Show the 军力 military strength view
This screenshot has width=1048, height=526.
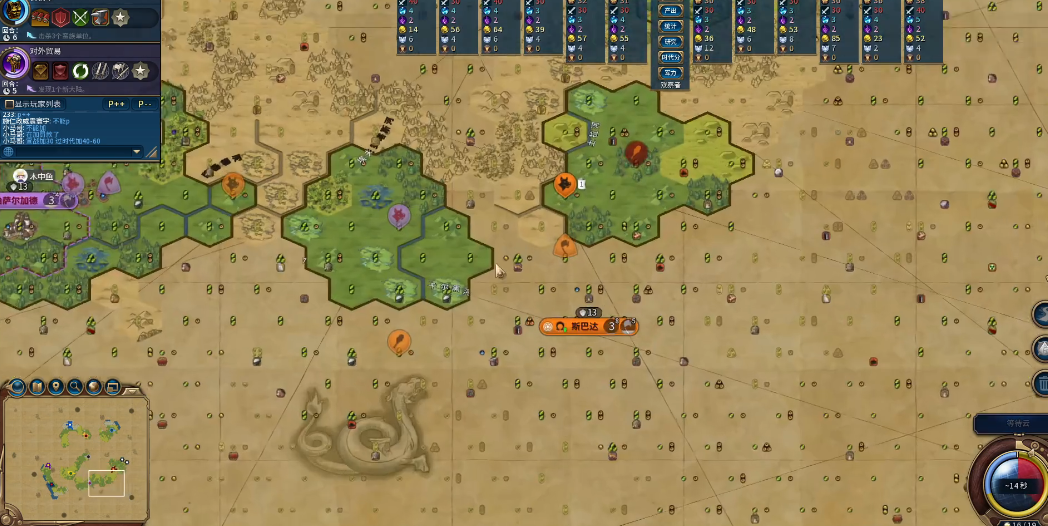coord(670,72)
